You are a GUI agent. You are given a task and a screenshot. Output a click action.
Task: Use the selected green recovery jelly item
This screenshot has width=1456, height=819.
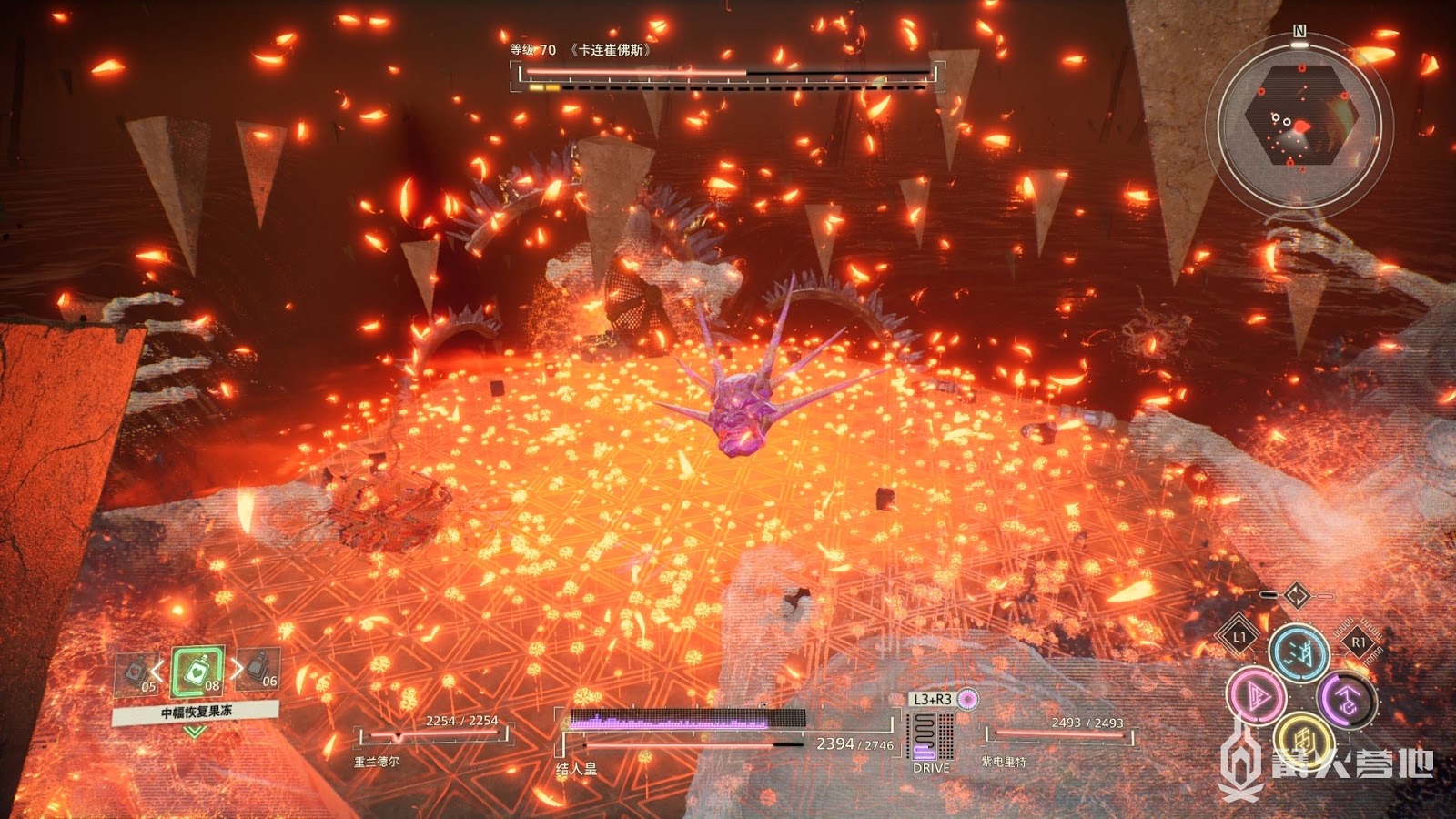click(x=197, y=672)
